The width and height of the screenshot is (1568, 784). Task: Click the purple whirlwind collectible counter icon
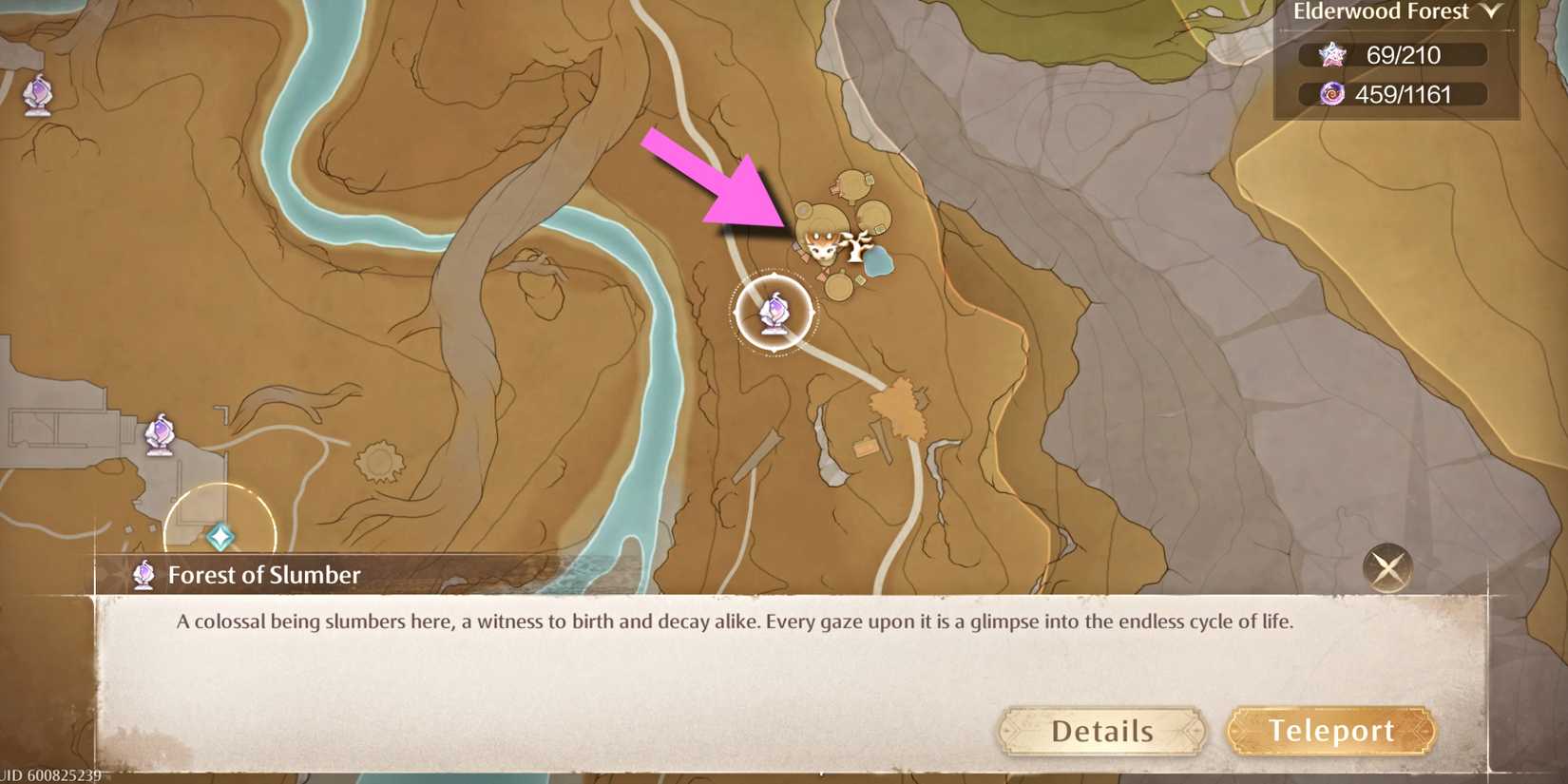tap(1333, 94)
